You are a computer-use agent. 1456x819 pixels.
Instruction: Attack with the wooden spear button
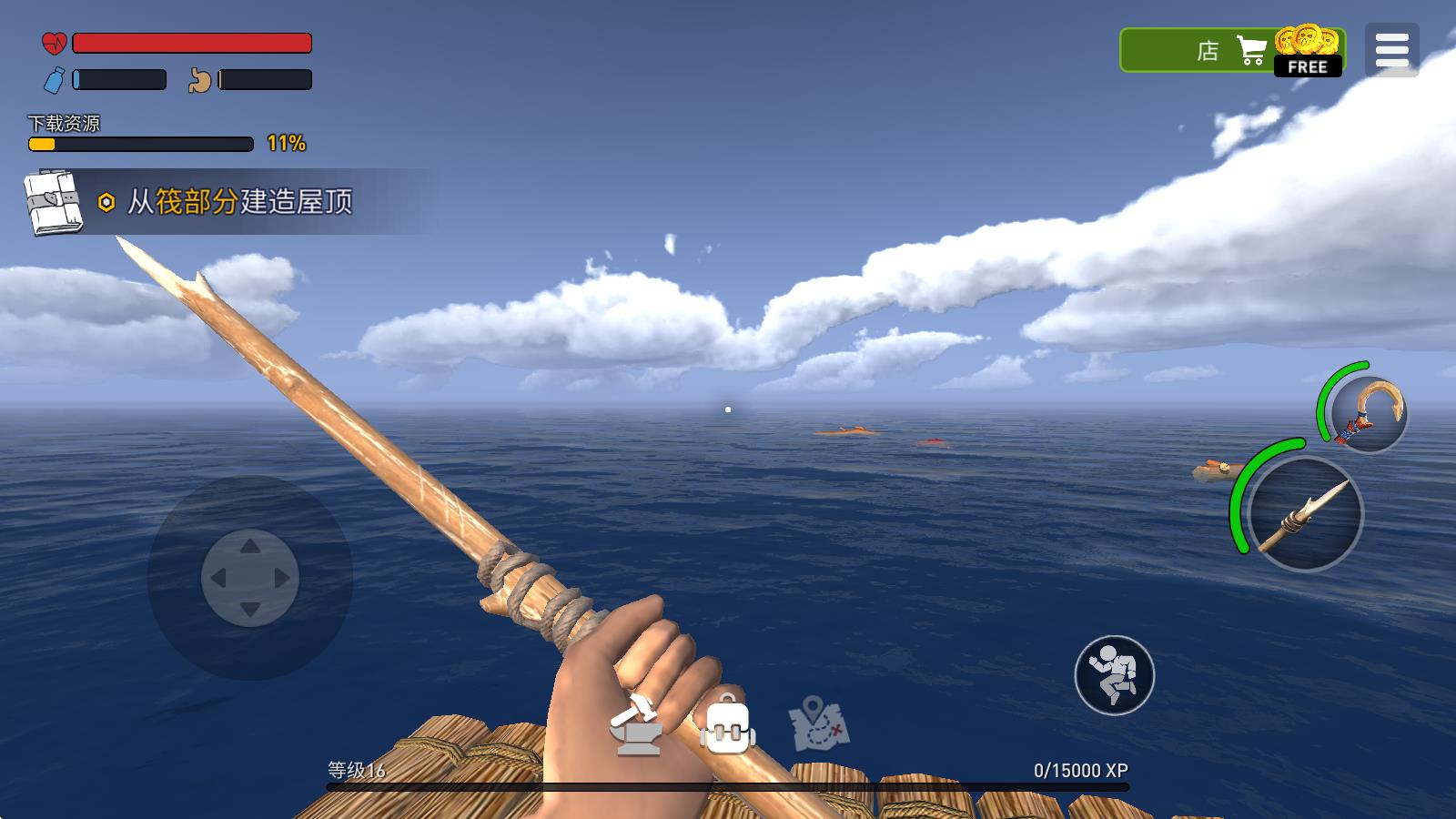click(1305, 514)
